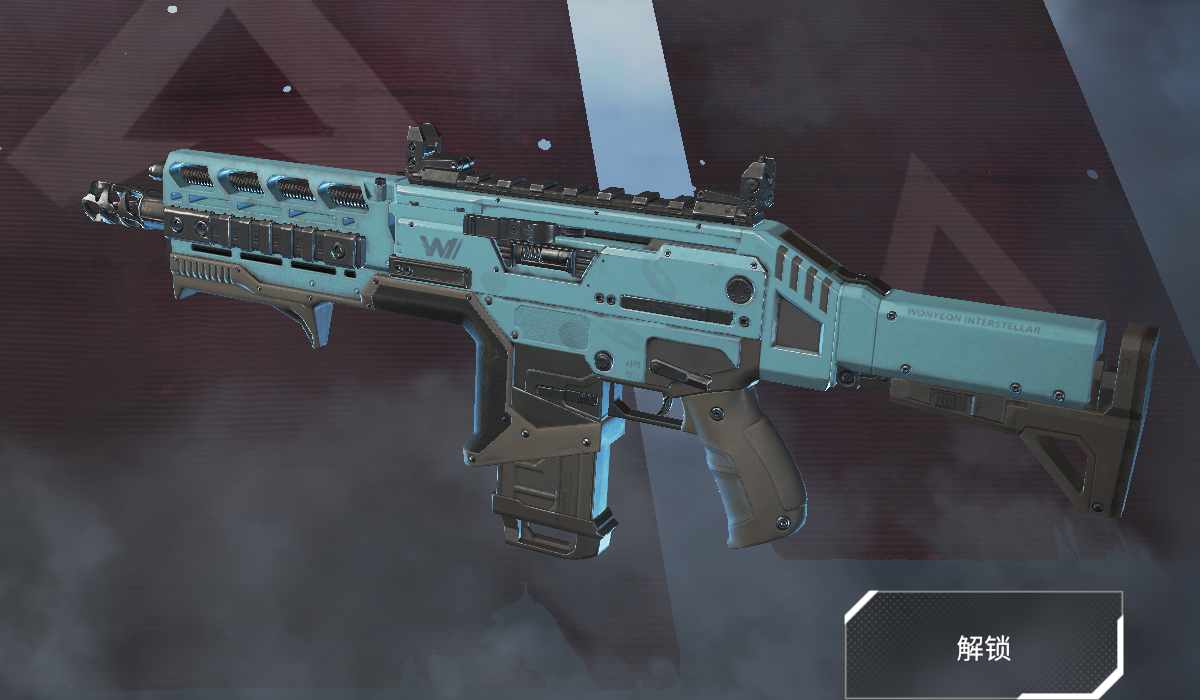Click the 解锁 unlock button

(983, 646)
